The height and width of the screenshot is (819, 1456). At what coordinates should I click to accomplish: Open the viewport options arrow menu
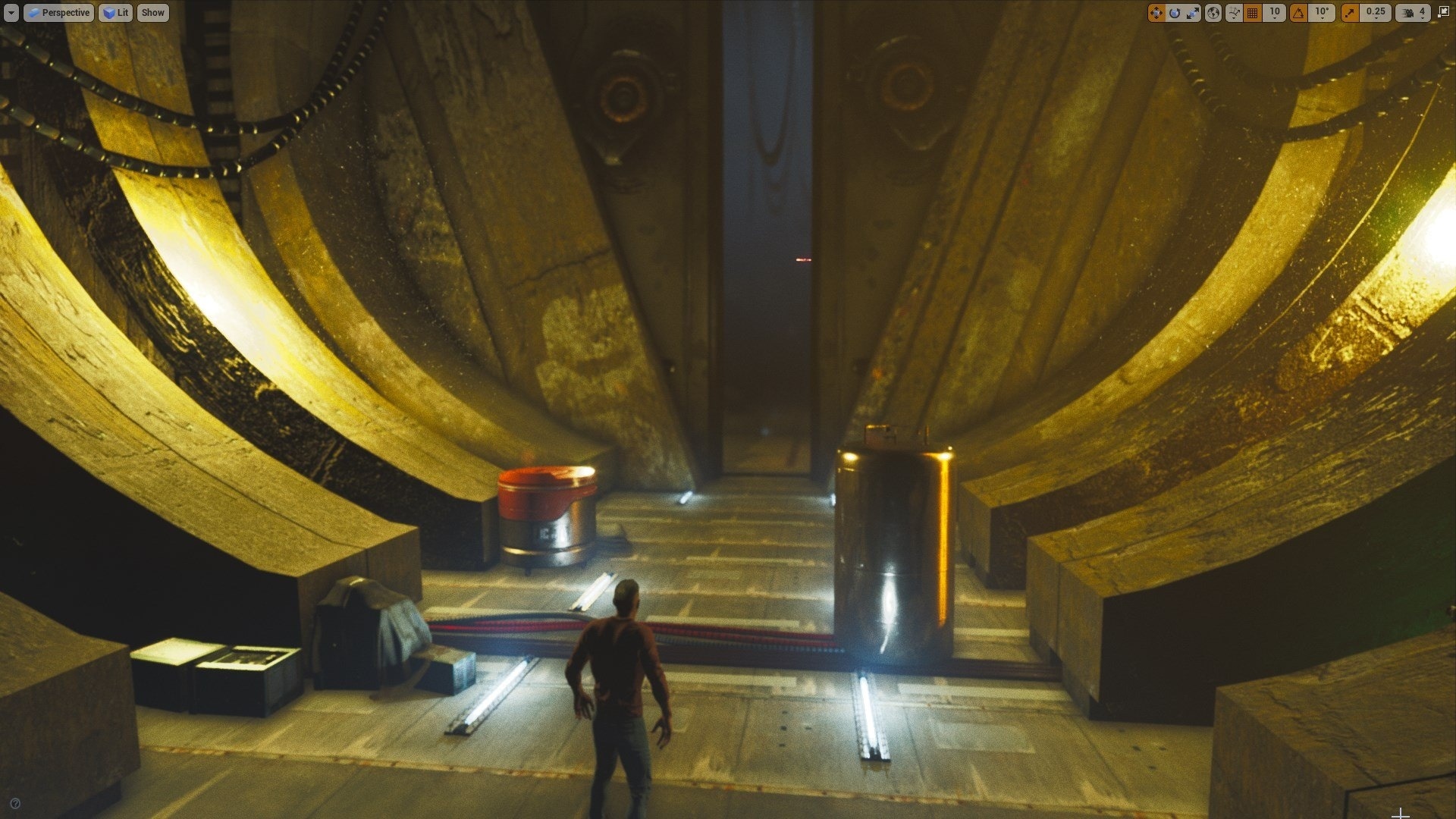point(10,12)
